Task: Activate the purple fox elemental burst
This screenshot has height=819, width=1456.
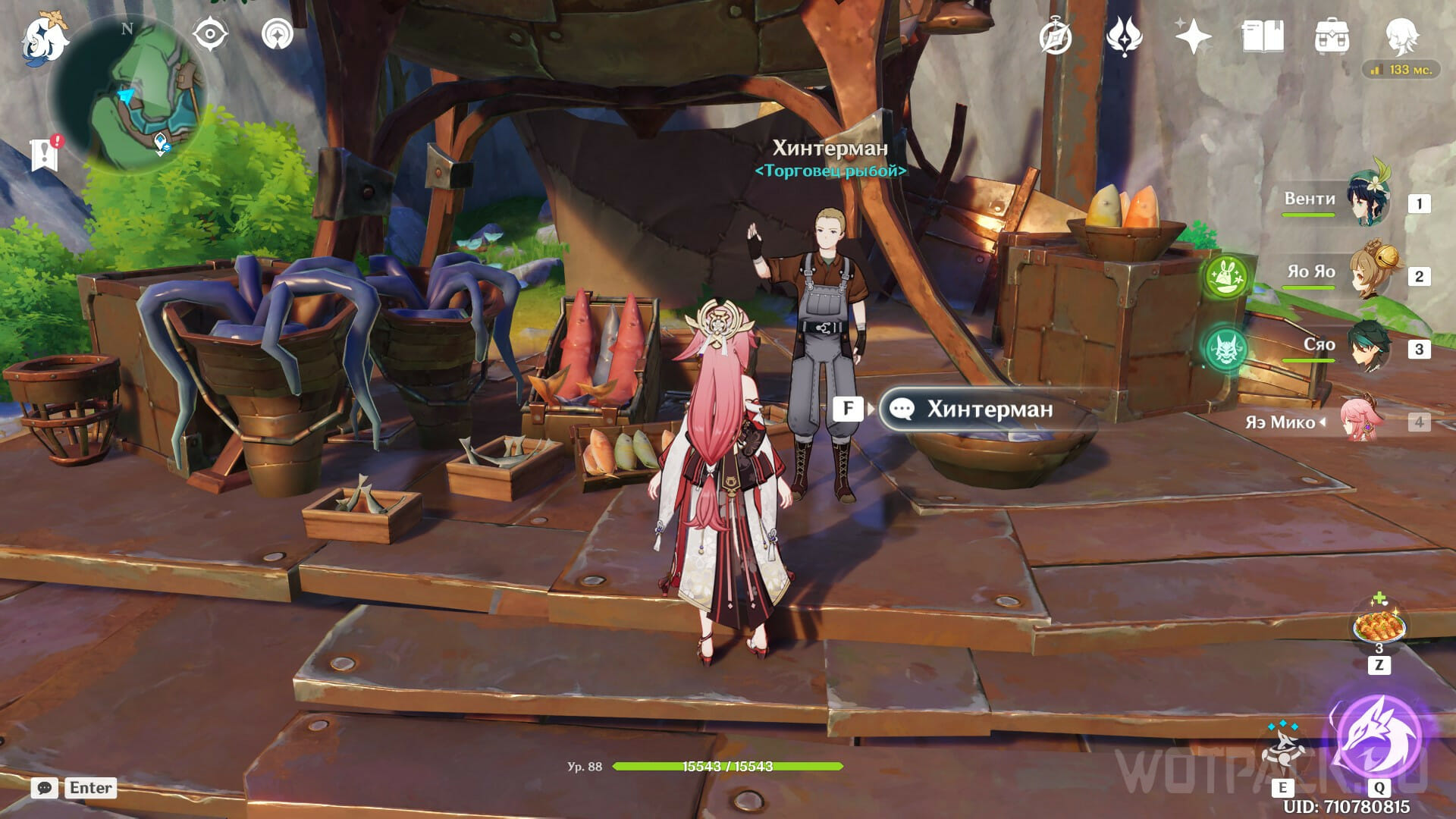Action: tap(1377, 737)
